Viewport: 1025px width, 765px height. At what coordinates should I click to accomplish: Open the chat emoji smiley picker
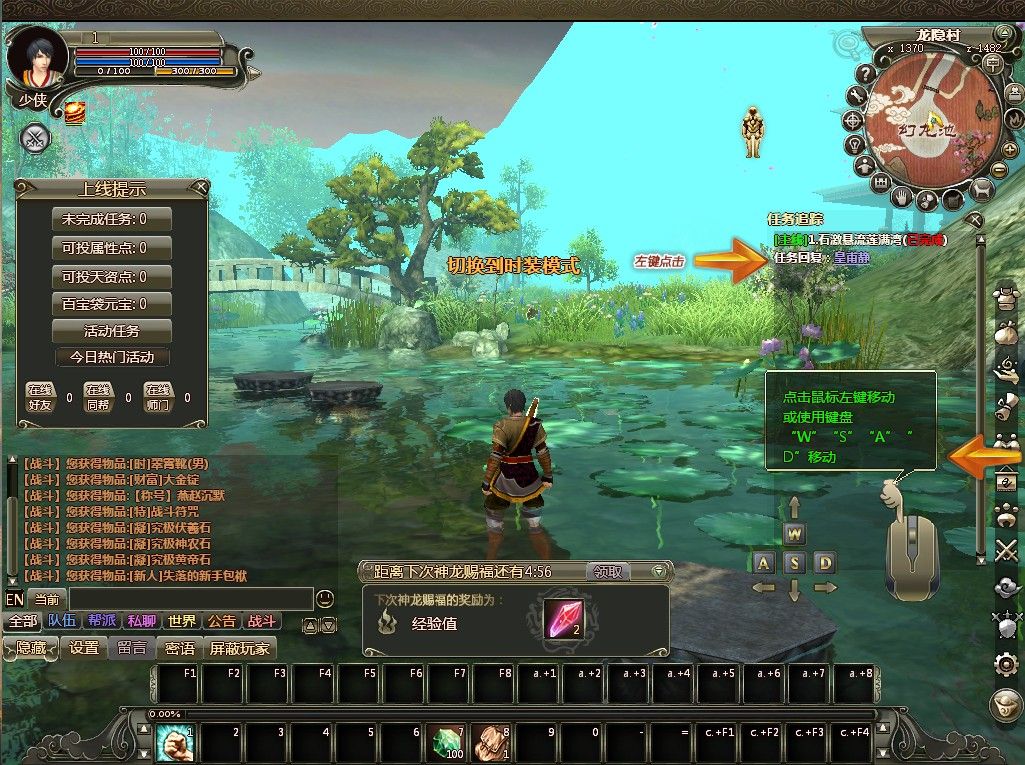(x=325, y=599)
